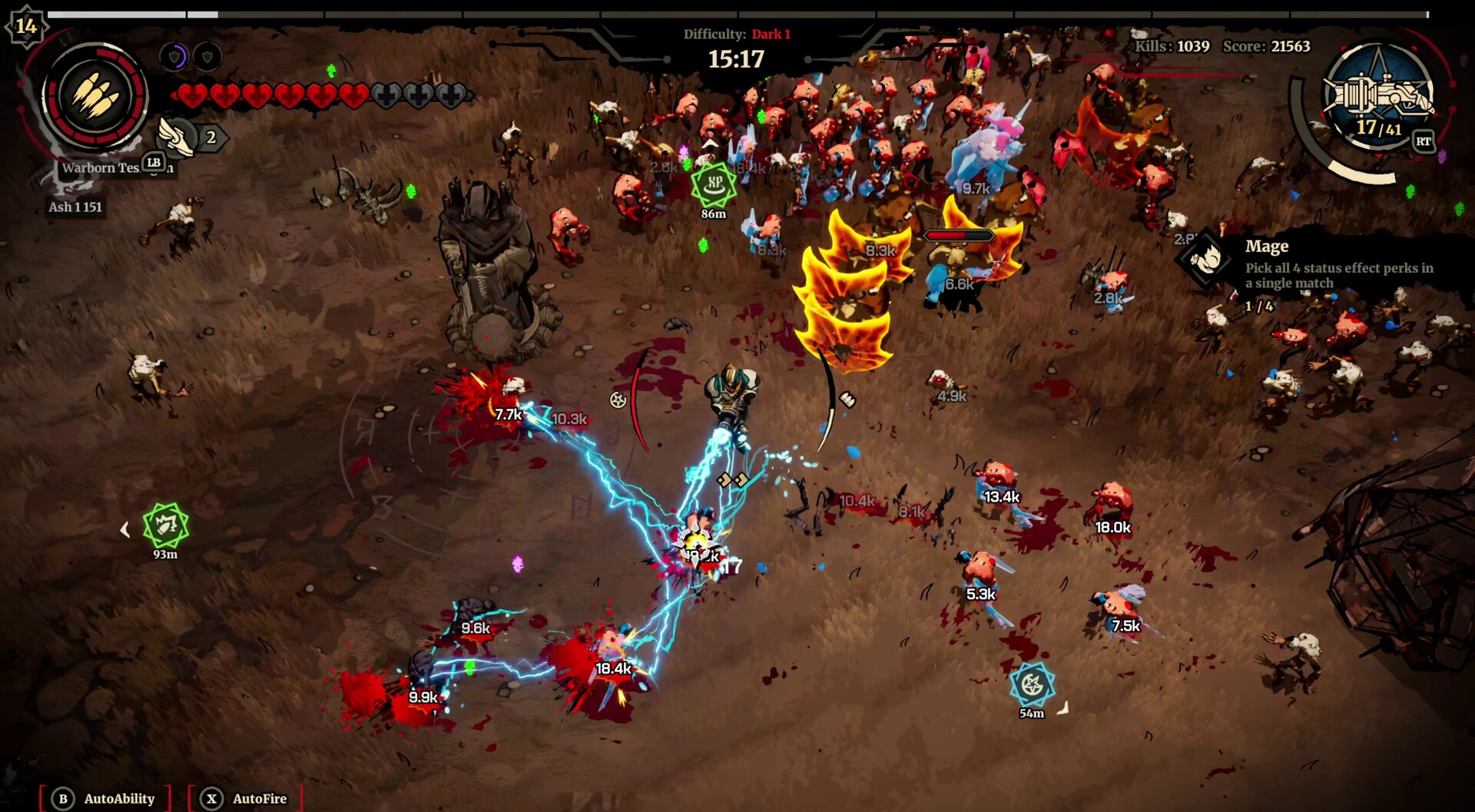
Task: Click the green XP objective marker
Action: point(714,184)
